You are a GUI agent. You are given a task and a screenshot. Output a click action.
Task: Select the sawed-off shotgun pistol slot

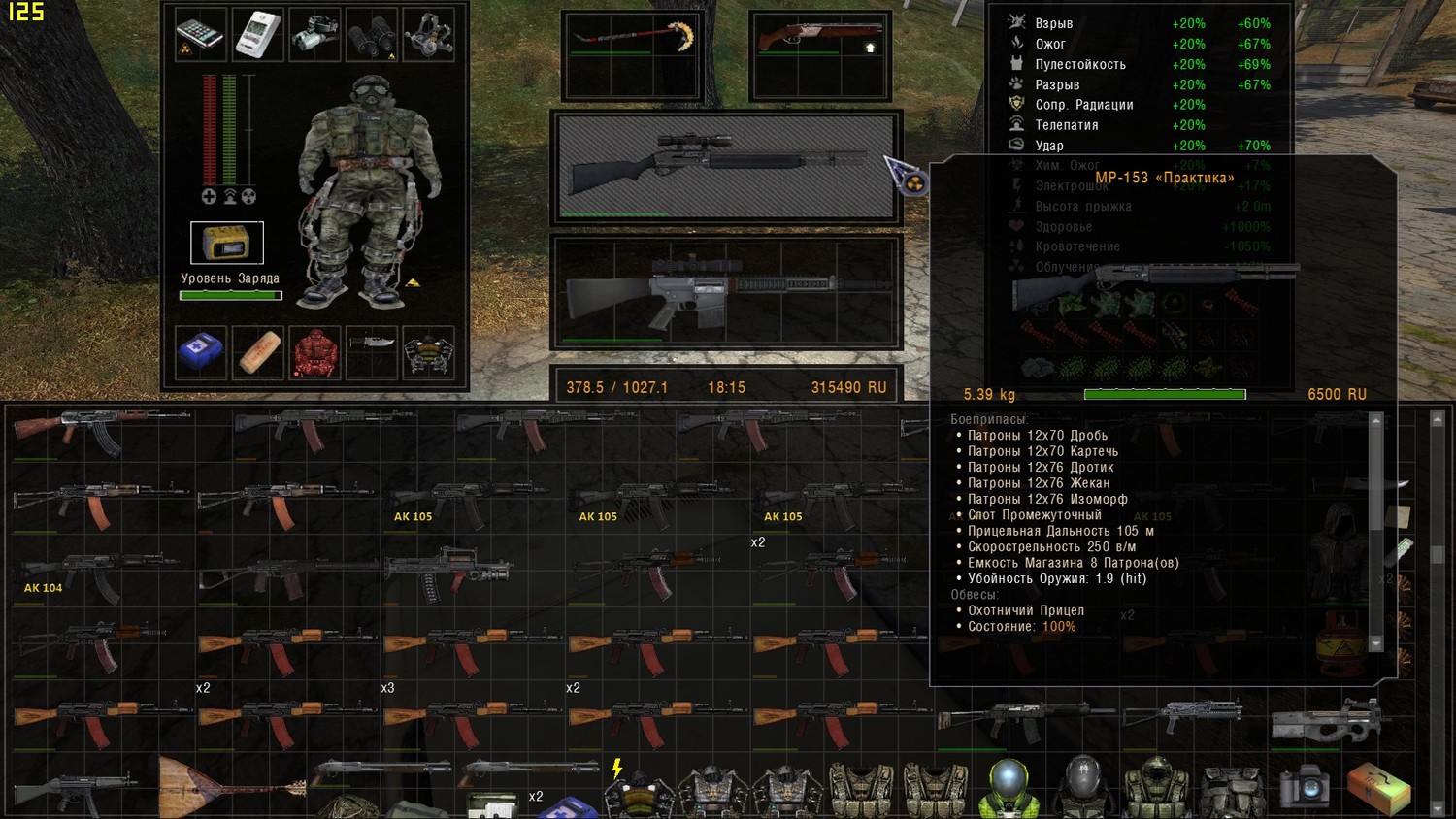pos(820,44)
